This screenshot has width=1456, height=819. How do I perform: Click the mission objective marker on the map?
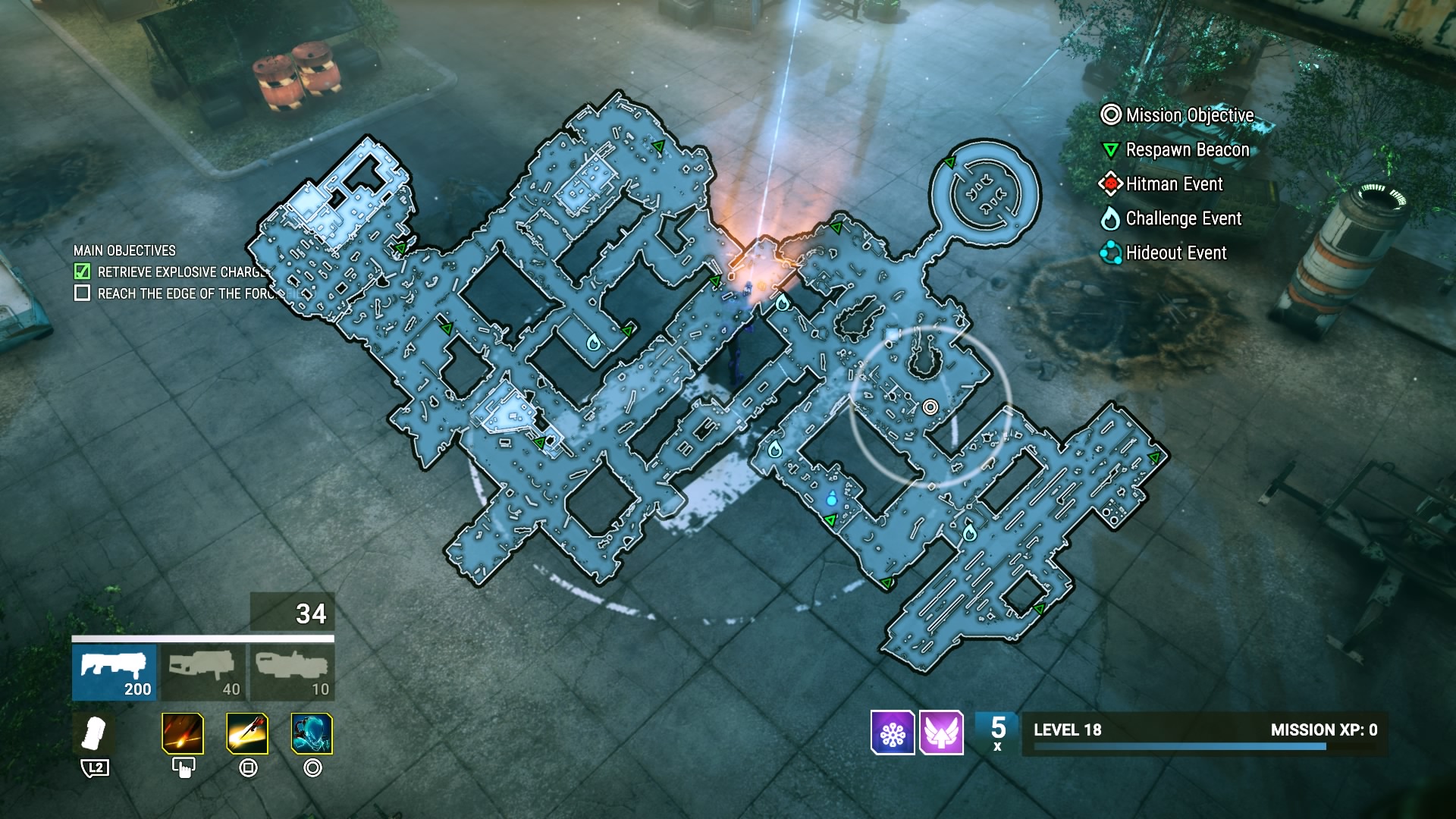[x=930, y=407]
